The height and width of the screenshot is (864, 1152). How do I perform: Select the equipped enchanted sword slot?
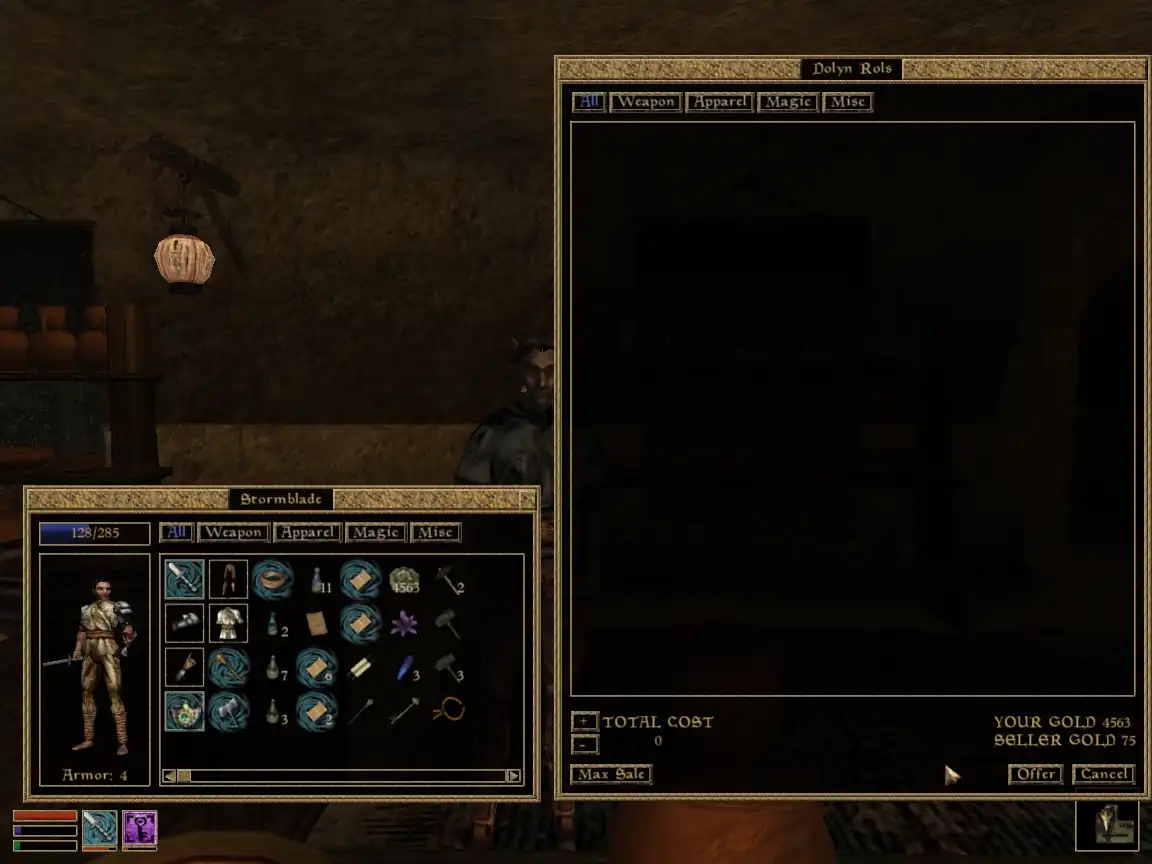click(184, 579)
